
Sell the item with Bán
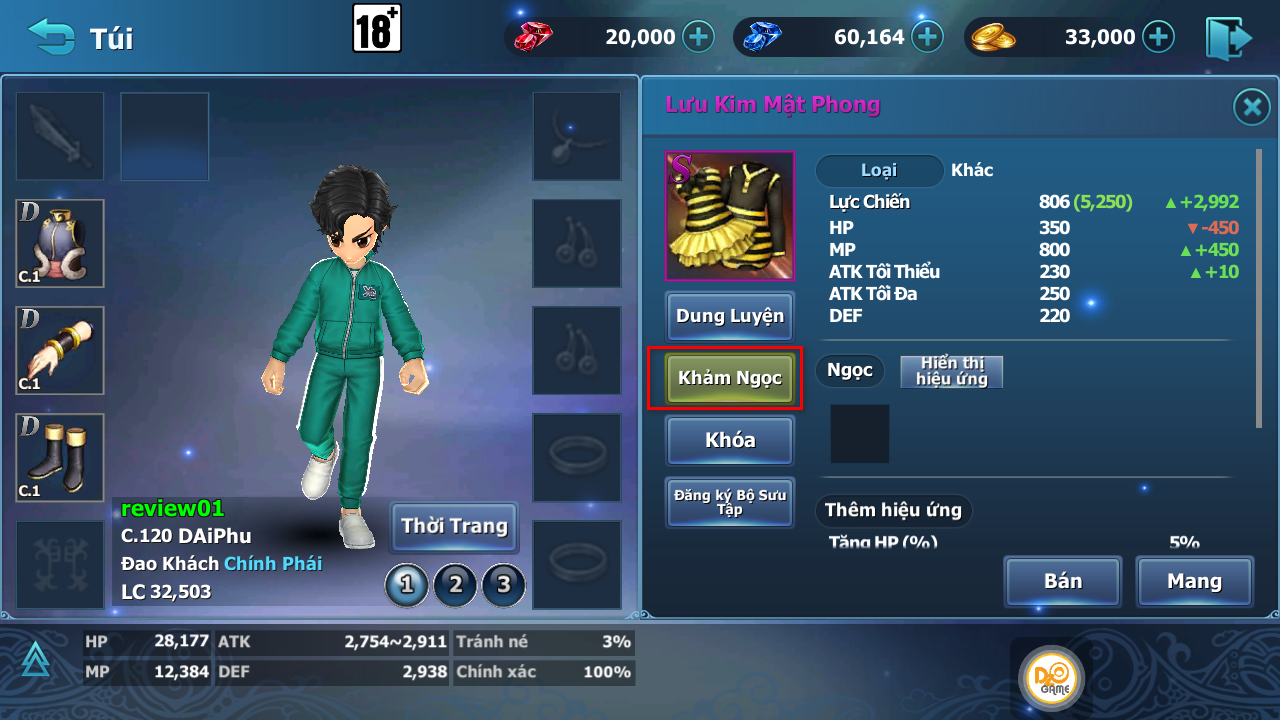tap(1063, 581)
